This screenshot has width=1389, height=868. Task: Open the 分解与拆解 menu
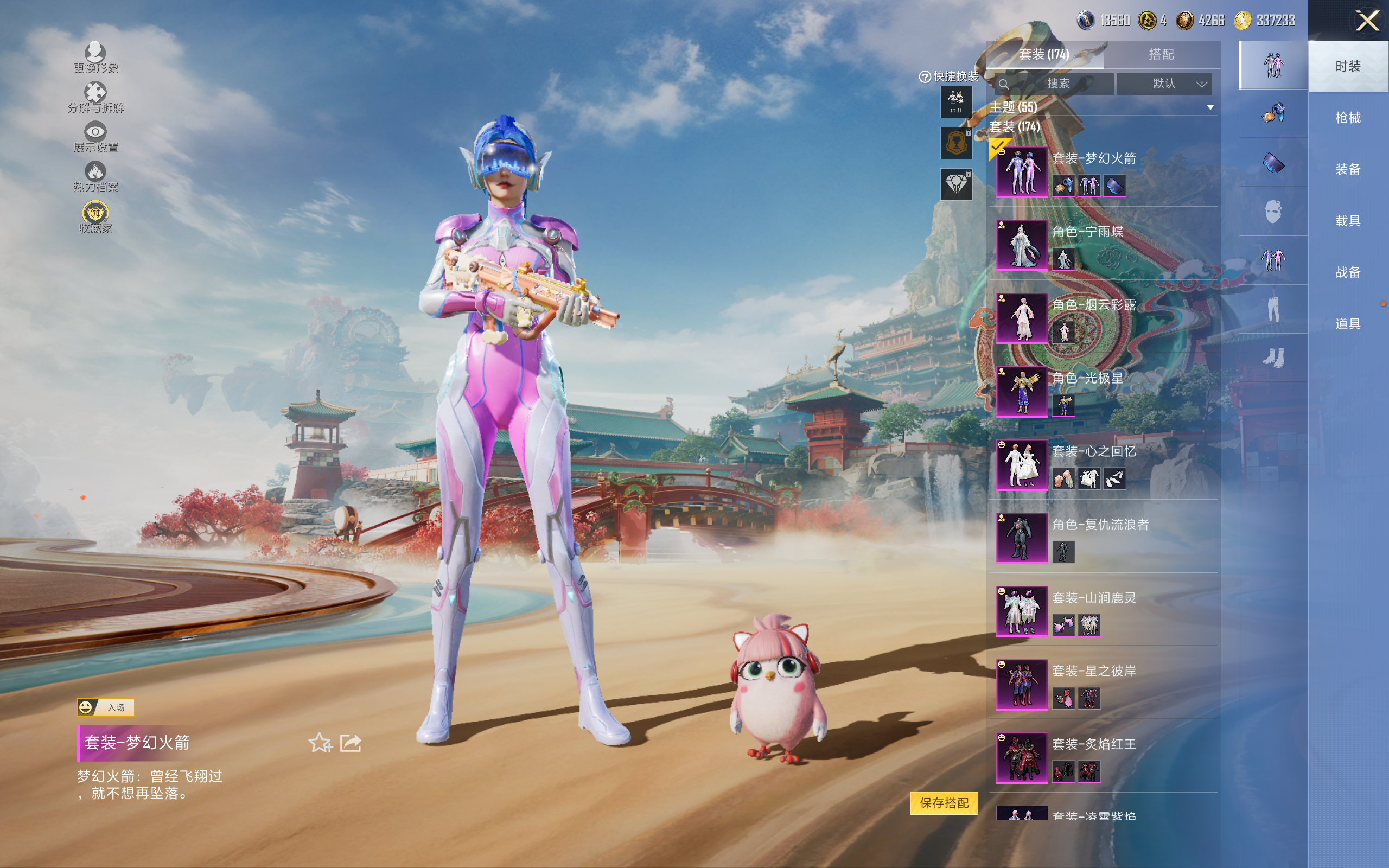[95, 98]
